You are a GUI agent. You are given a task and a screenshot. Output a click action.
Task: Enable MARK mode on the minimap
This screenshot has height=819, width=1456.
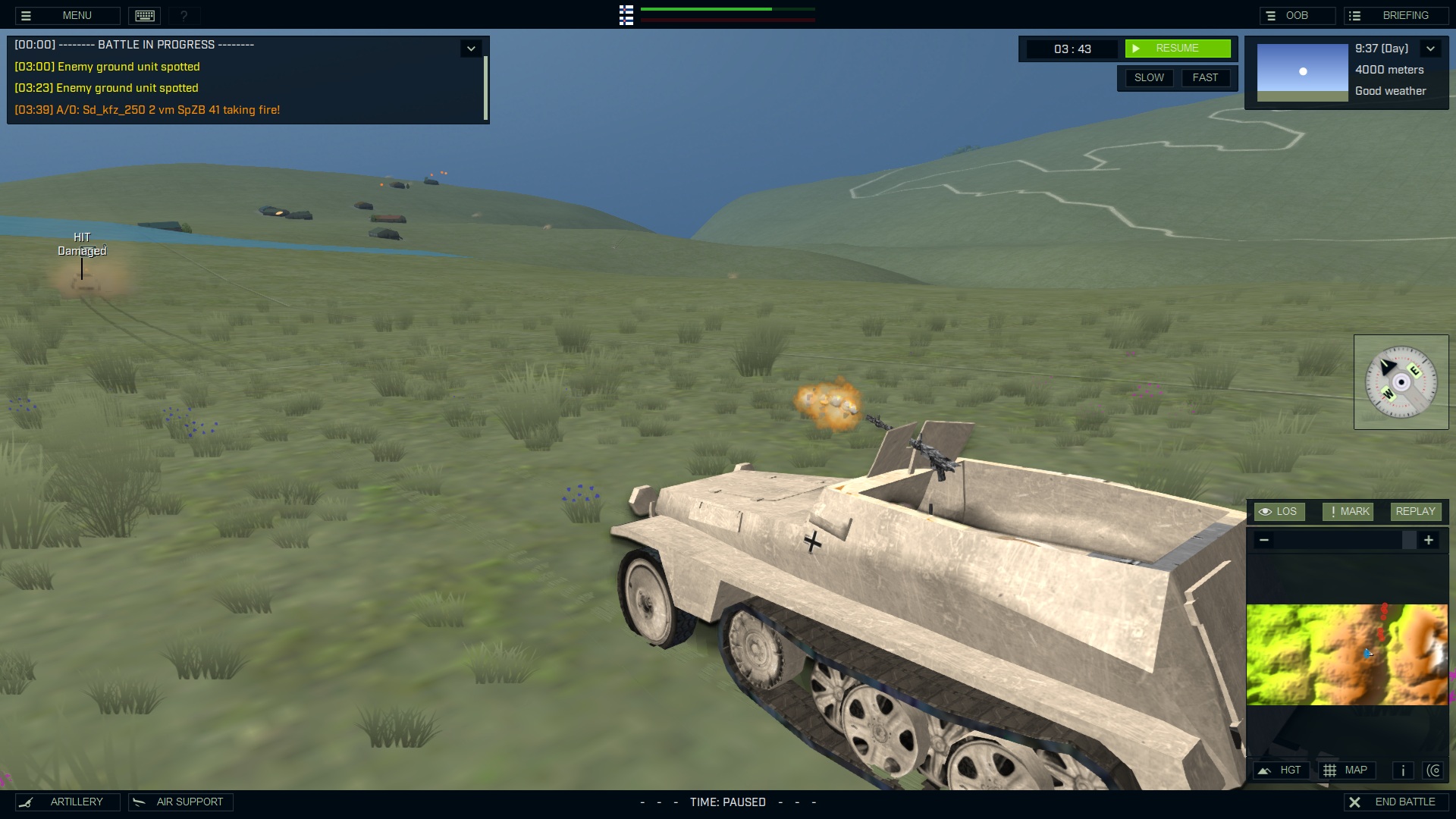click(x=1348, y=511)
